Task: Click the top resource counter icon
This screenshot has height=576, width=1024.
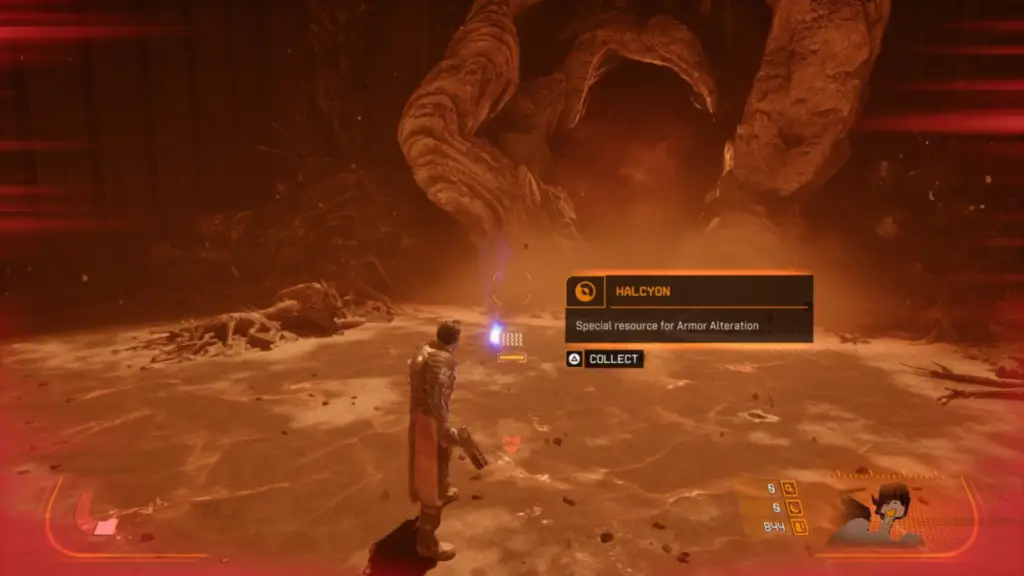Action: (x=789, y=488)
